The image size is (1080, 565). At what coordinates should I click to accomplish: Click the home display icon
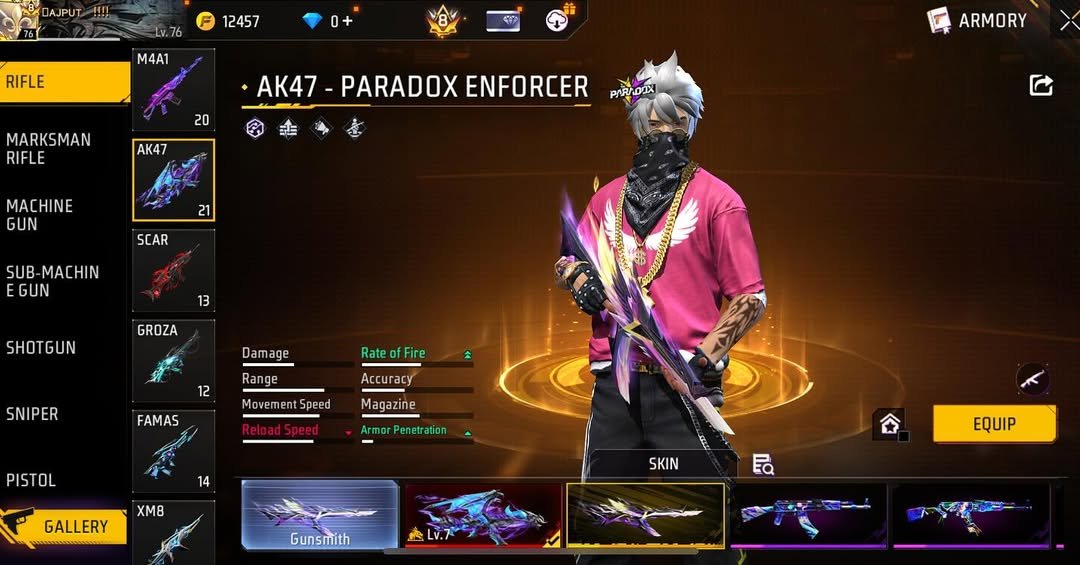click(x=889, y=424)
